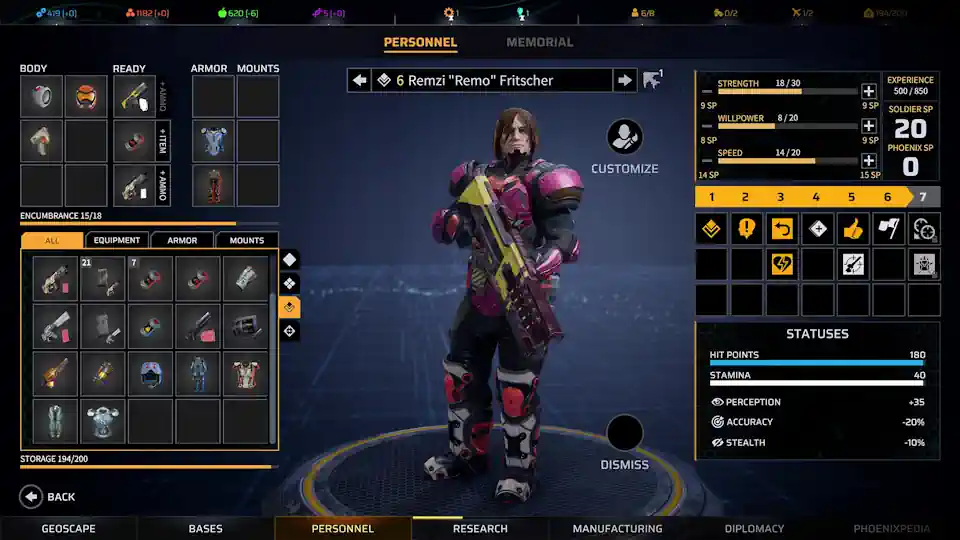The image size is (960, 540).
Task: Open the Diplomacy screen
Action: pyautogui.click(x=754, y=528)
